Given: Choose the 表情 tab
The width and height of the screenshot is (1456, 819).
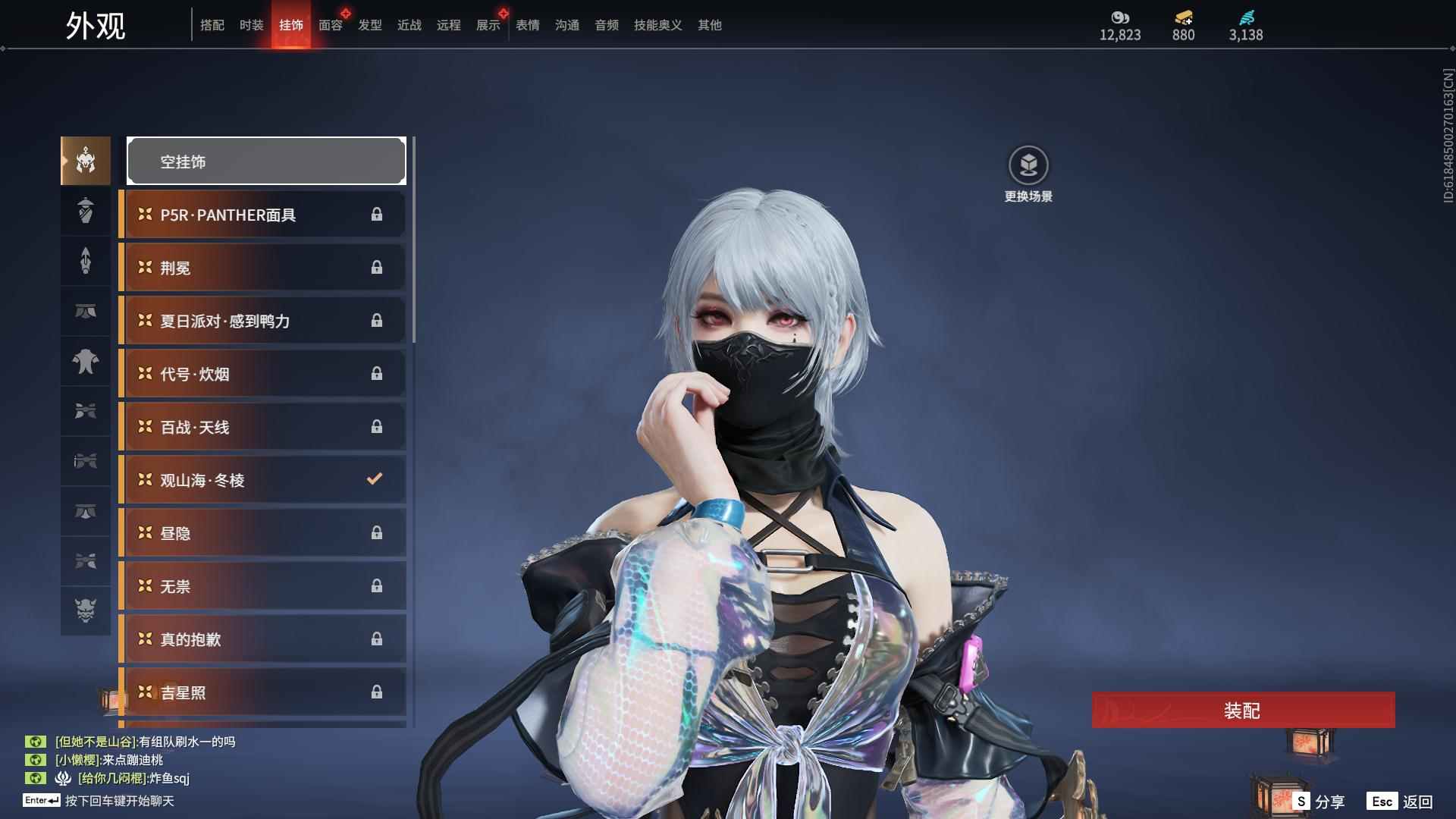Looking at the screenshot, I should [x=527, y=25].
